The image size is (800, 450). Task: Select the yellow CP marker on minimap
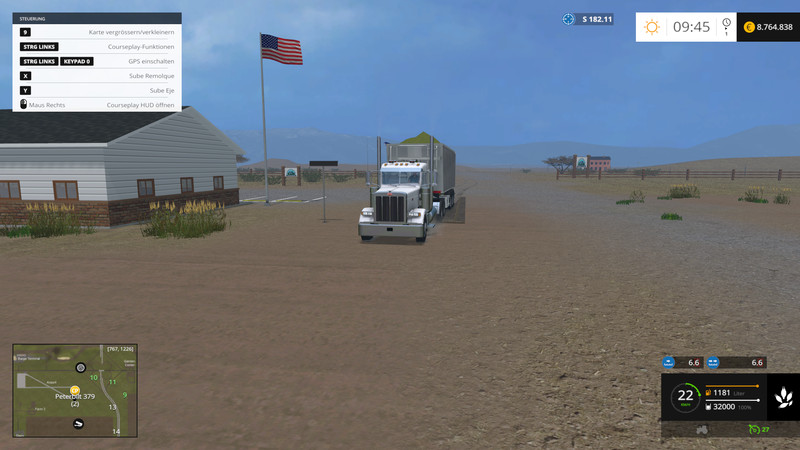[75, 389]
